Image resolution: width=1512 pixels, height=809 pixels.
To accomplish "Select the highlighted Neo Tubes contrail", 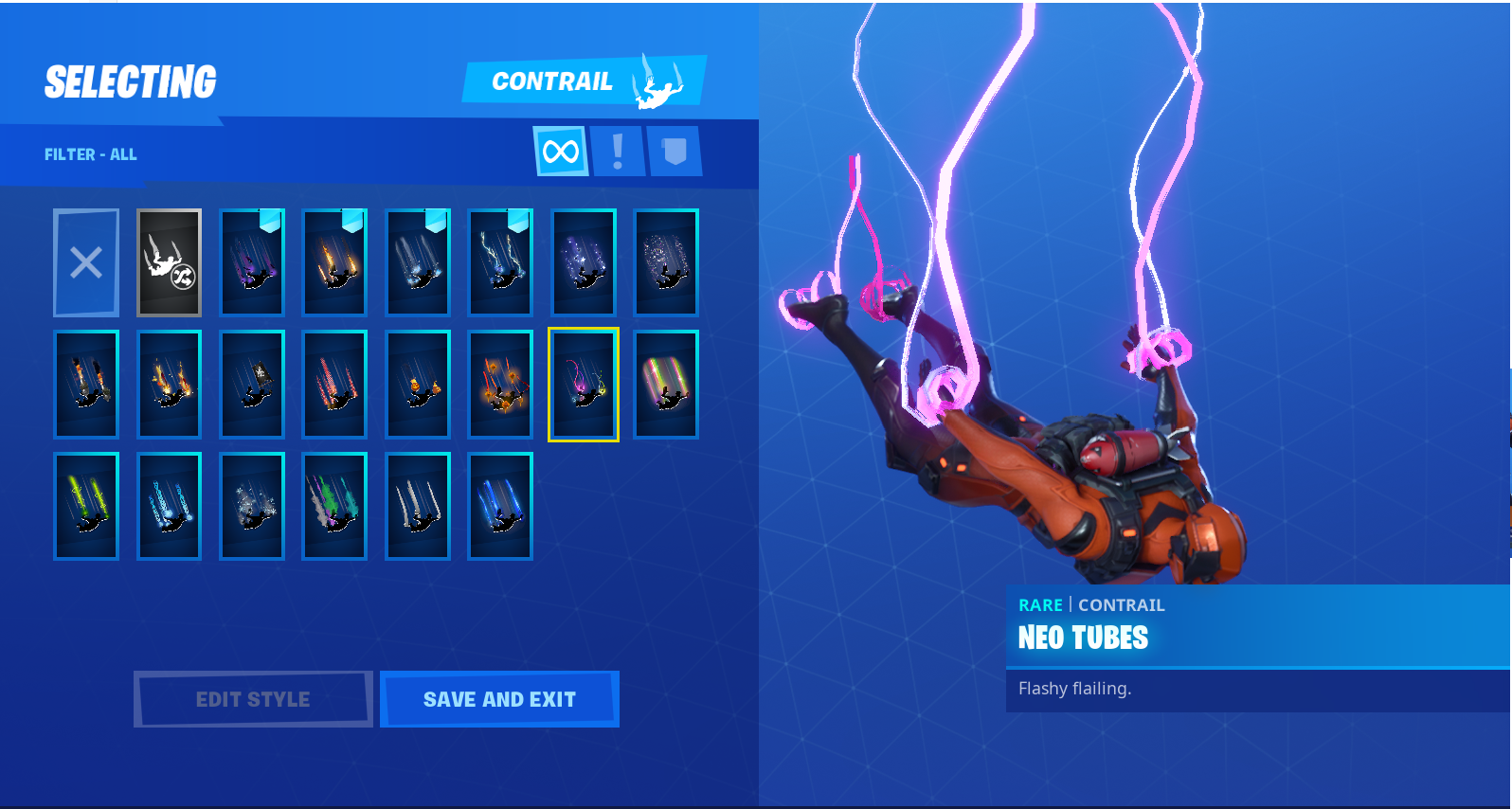I will pos(584,385).
